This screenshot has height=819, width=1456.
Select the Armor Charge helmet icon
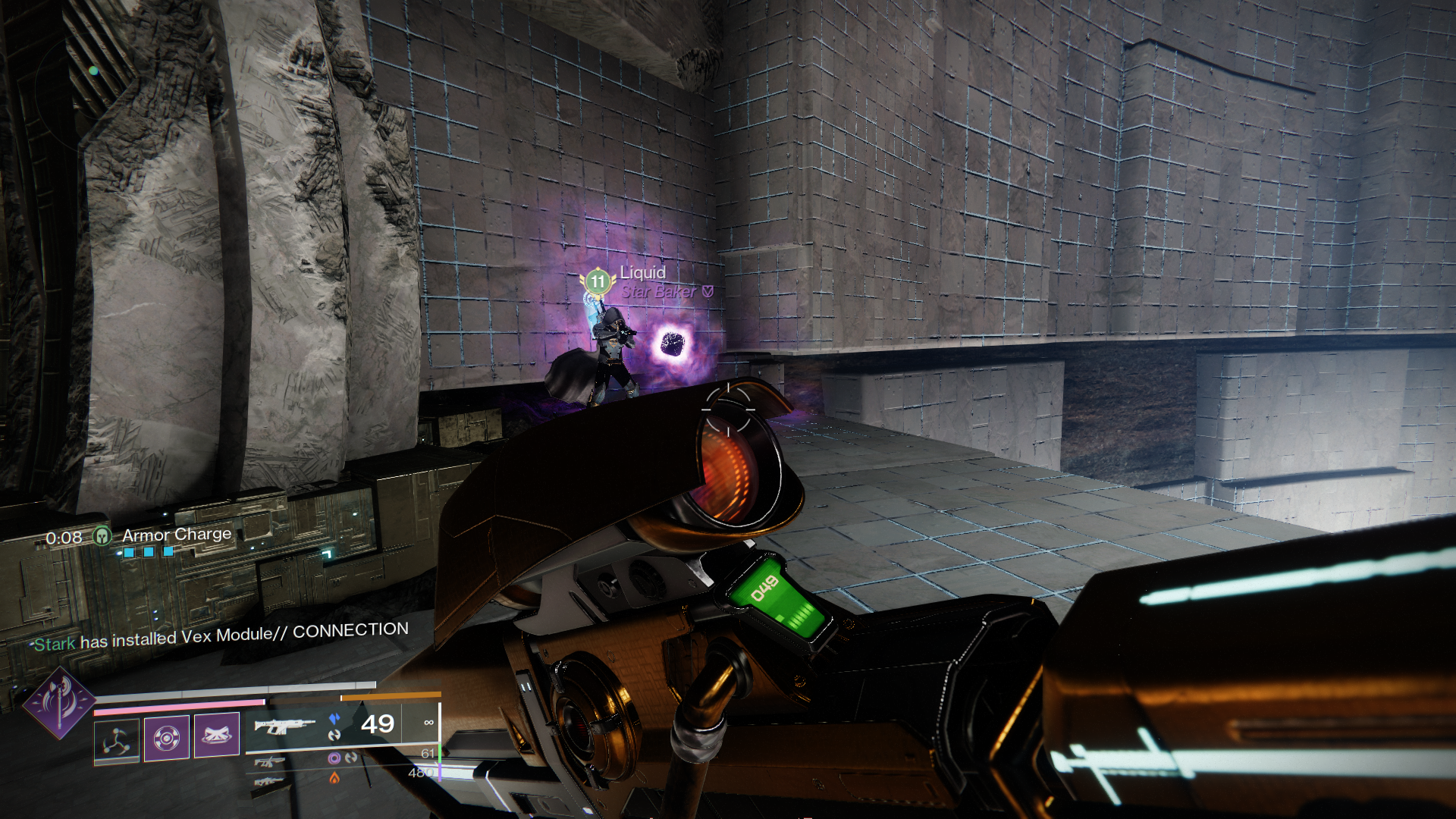(102, 536)
